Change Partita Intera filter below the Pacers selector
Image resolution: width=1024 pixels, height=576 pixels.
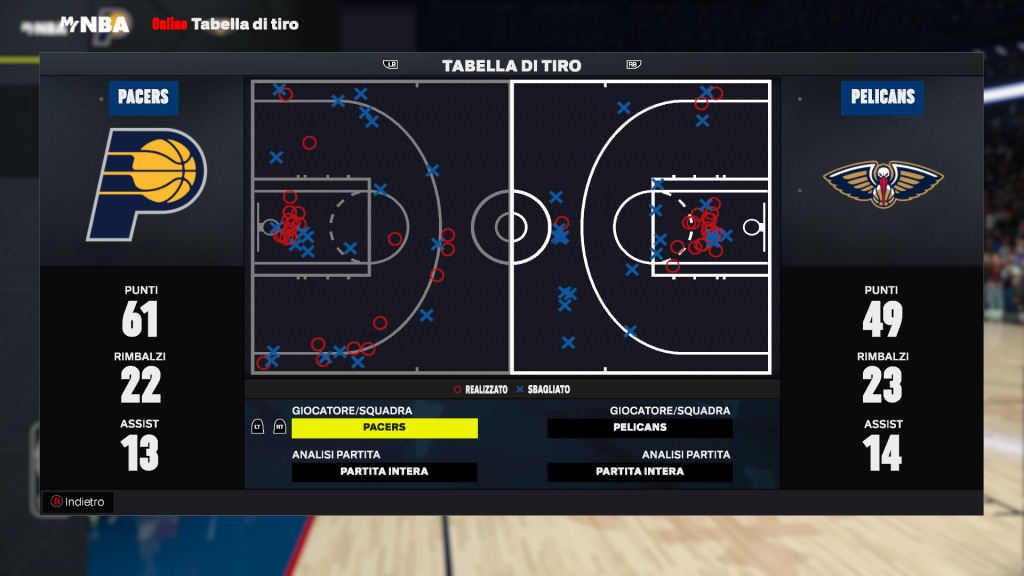click(x=385, y=472)
